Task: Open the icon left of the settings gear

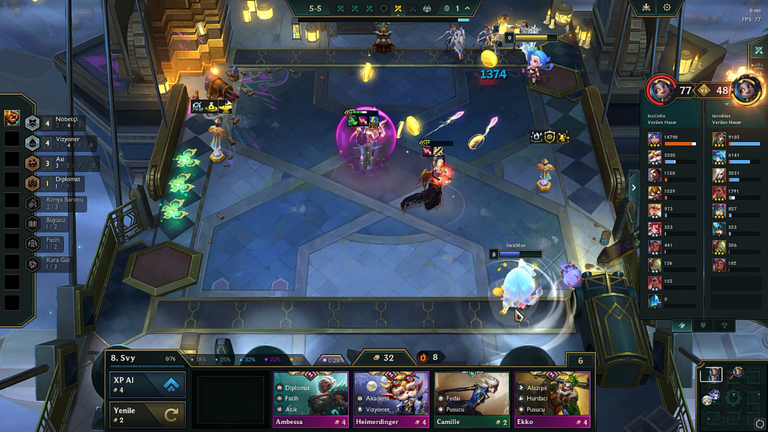Action: [644, 7]
